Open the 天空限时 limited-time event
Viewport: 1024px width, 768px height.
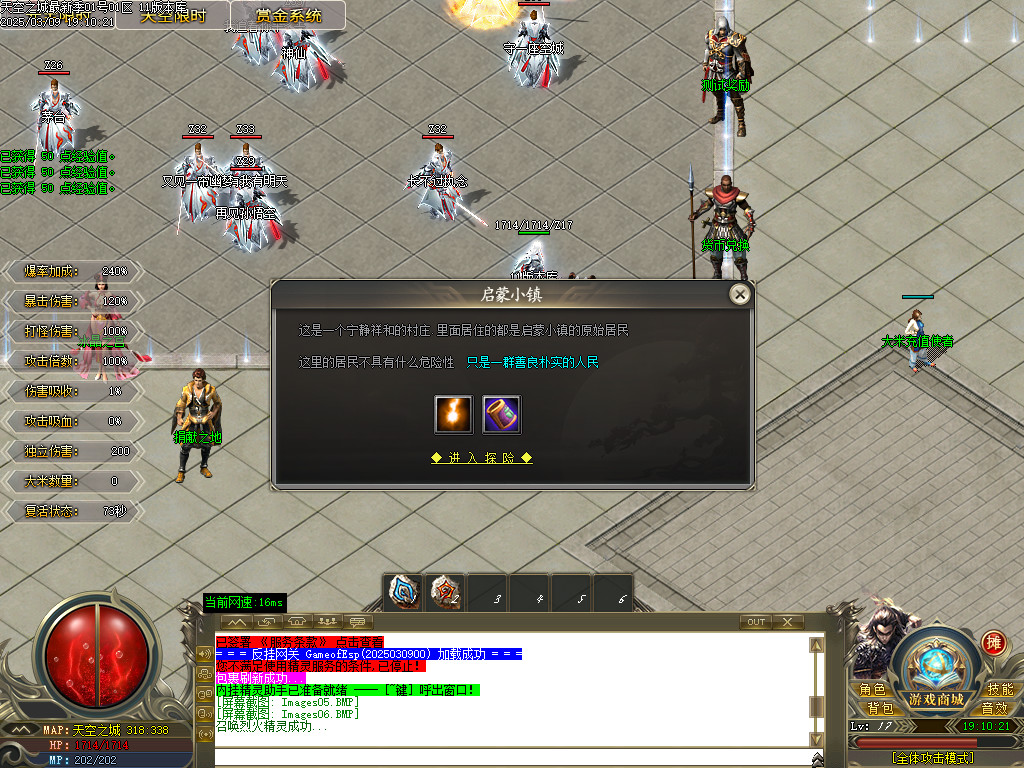pos(172,15)
